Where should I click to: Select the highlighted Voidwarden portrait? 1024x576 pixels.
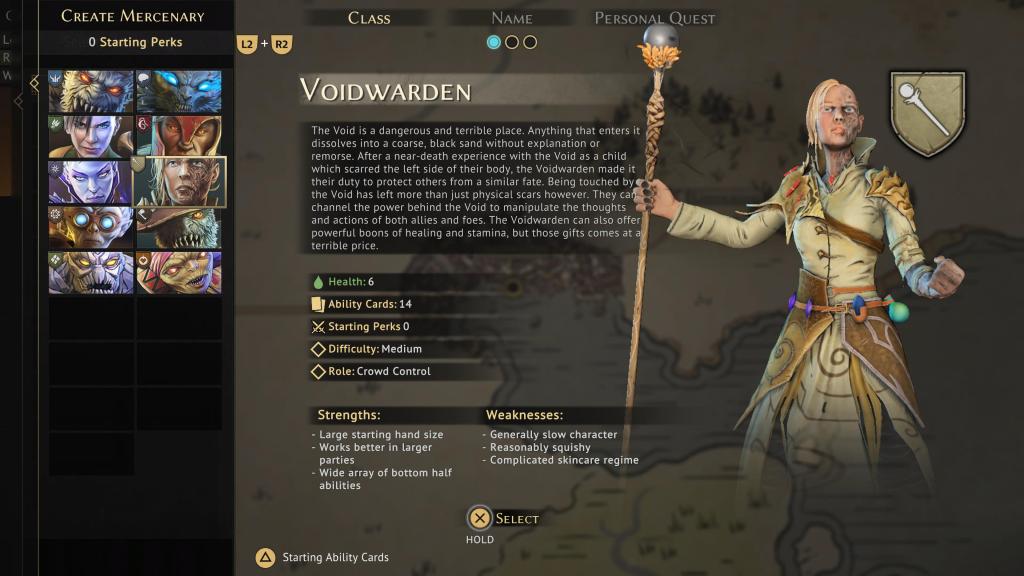pyautogui.click(x=180, y=182)
